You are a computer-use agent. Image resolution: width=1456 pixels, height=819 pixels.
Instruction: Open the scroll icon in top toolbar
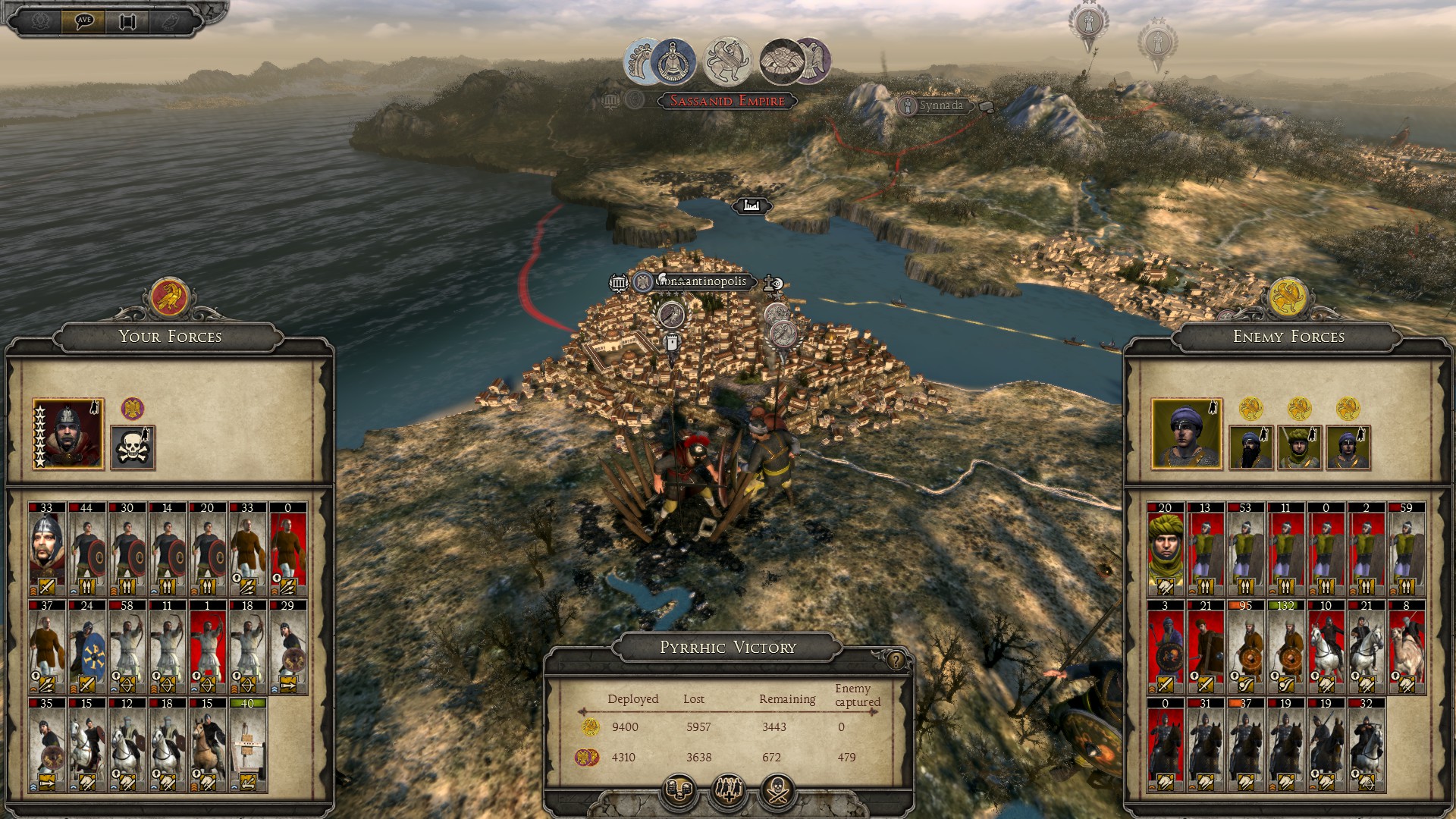coord(127,21)
